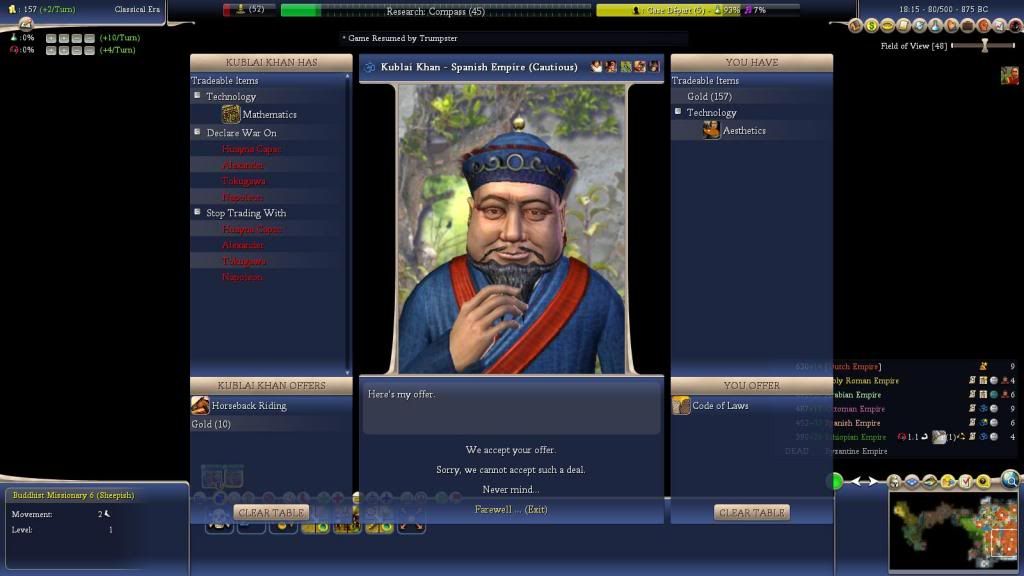Viewport: 1024px width, 576px height.
Task: Click "Farewell ... (Exit)" to leave diplomacy
Action: pyautogui.click(x=511, y=510)
